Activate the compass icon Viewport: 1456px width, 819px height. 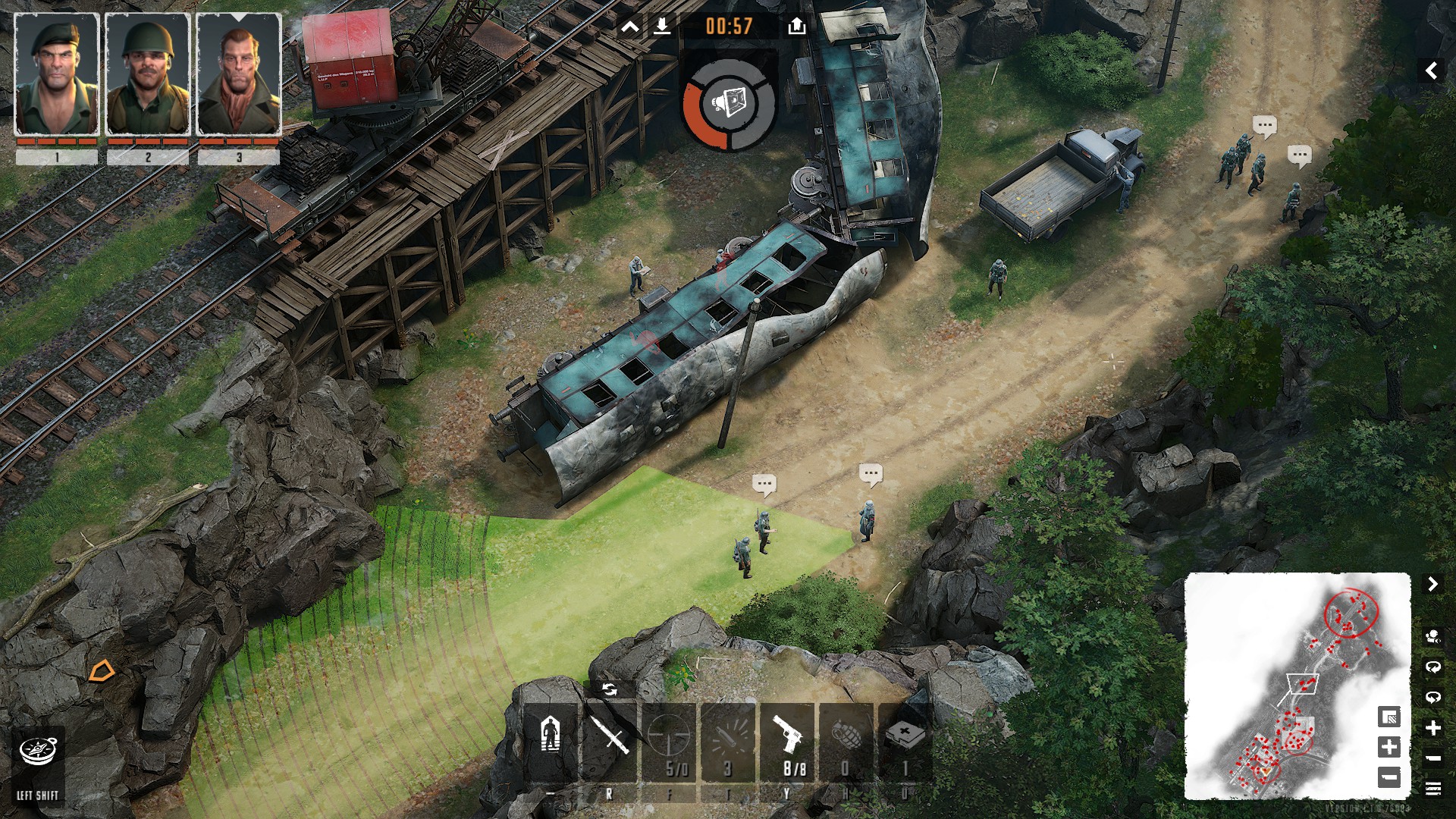(37, 752)
